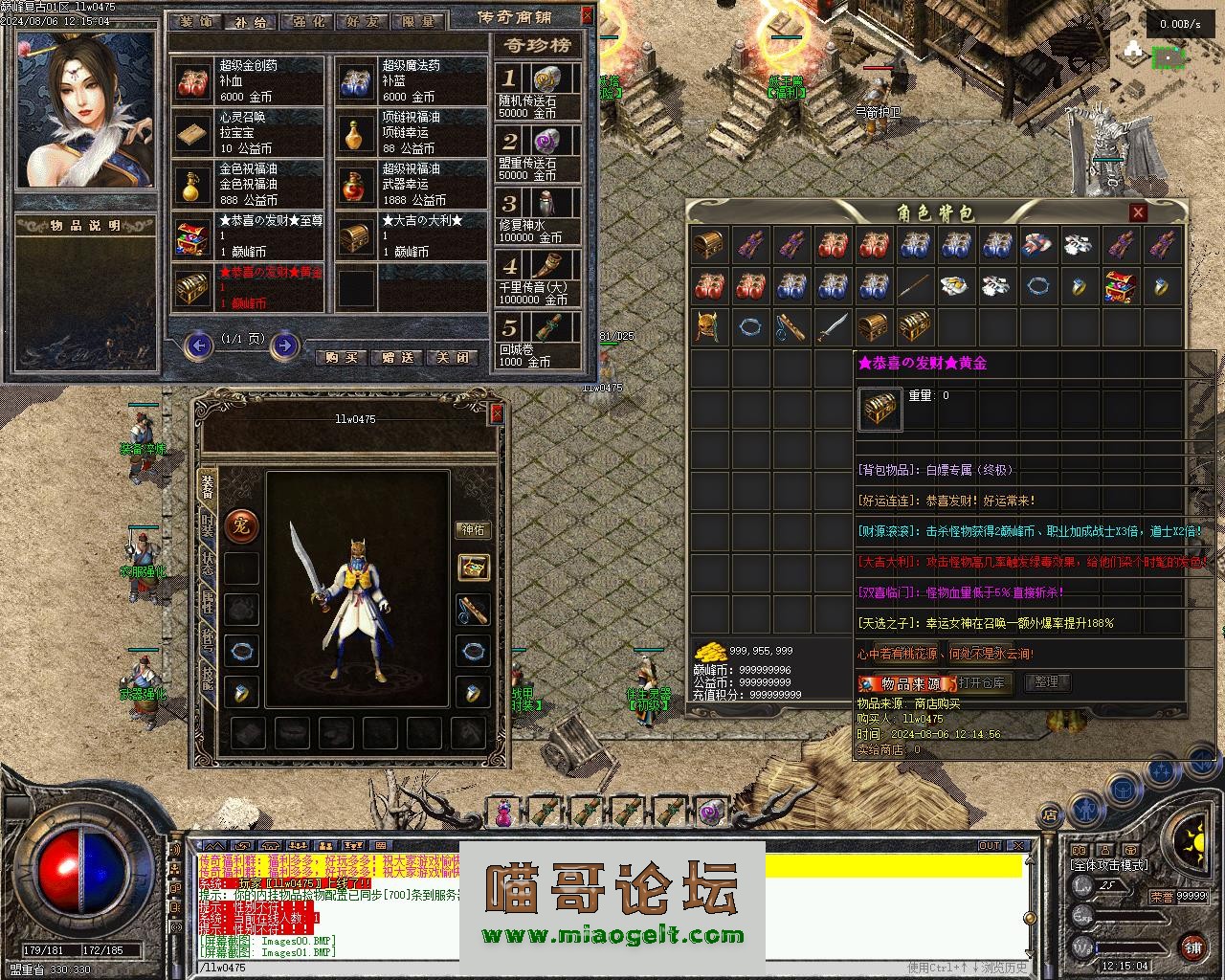The height and width of the screenshot is (980, 1225).
Task: Click the 整理 sort button in the backpack
Action: point(1047,682)
